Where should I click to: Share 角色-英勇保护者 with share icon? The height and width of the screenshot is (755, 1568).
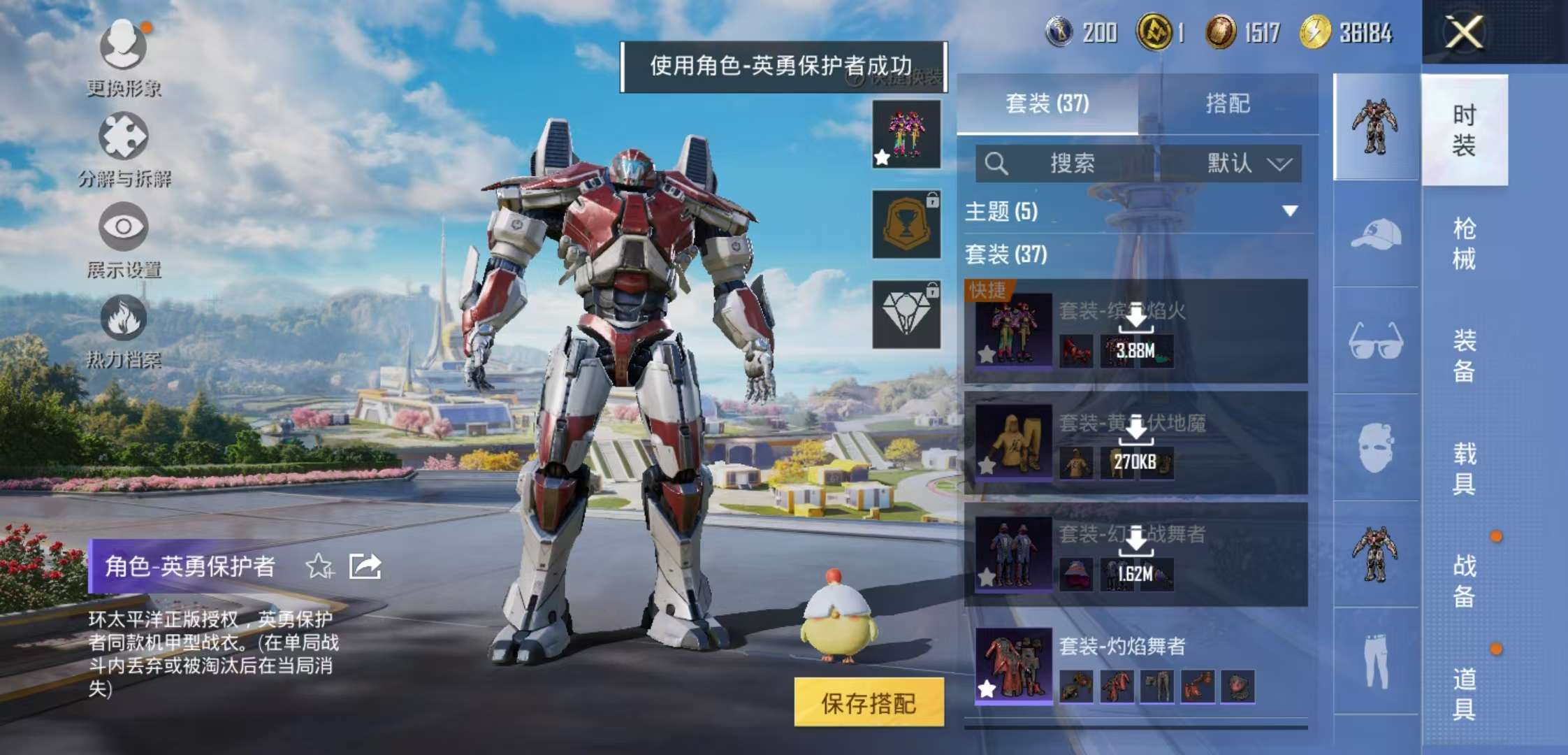(x=365, y=566)
